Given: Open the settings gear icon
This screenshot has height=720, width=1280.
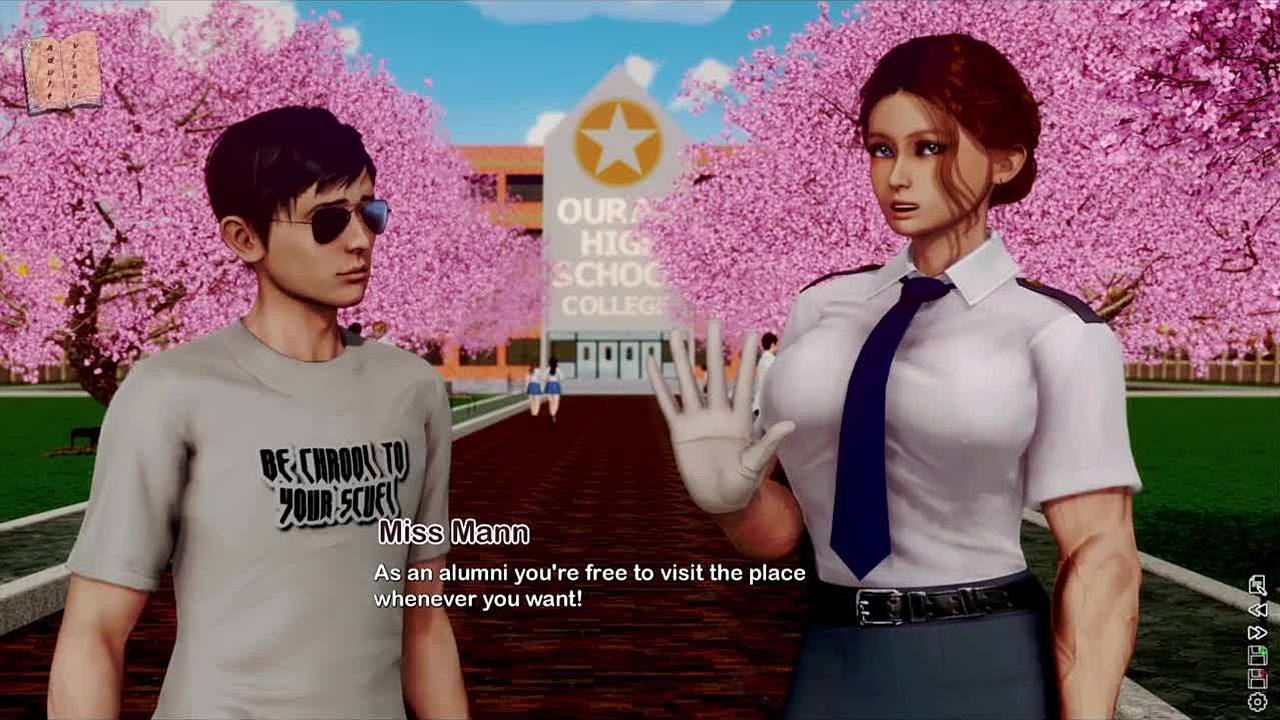Looking at the screenshot, I should (1258, 702).
